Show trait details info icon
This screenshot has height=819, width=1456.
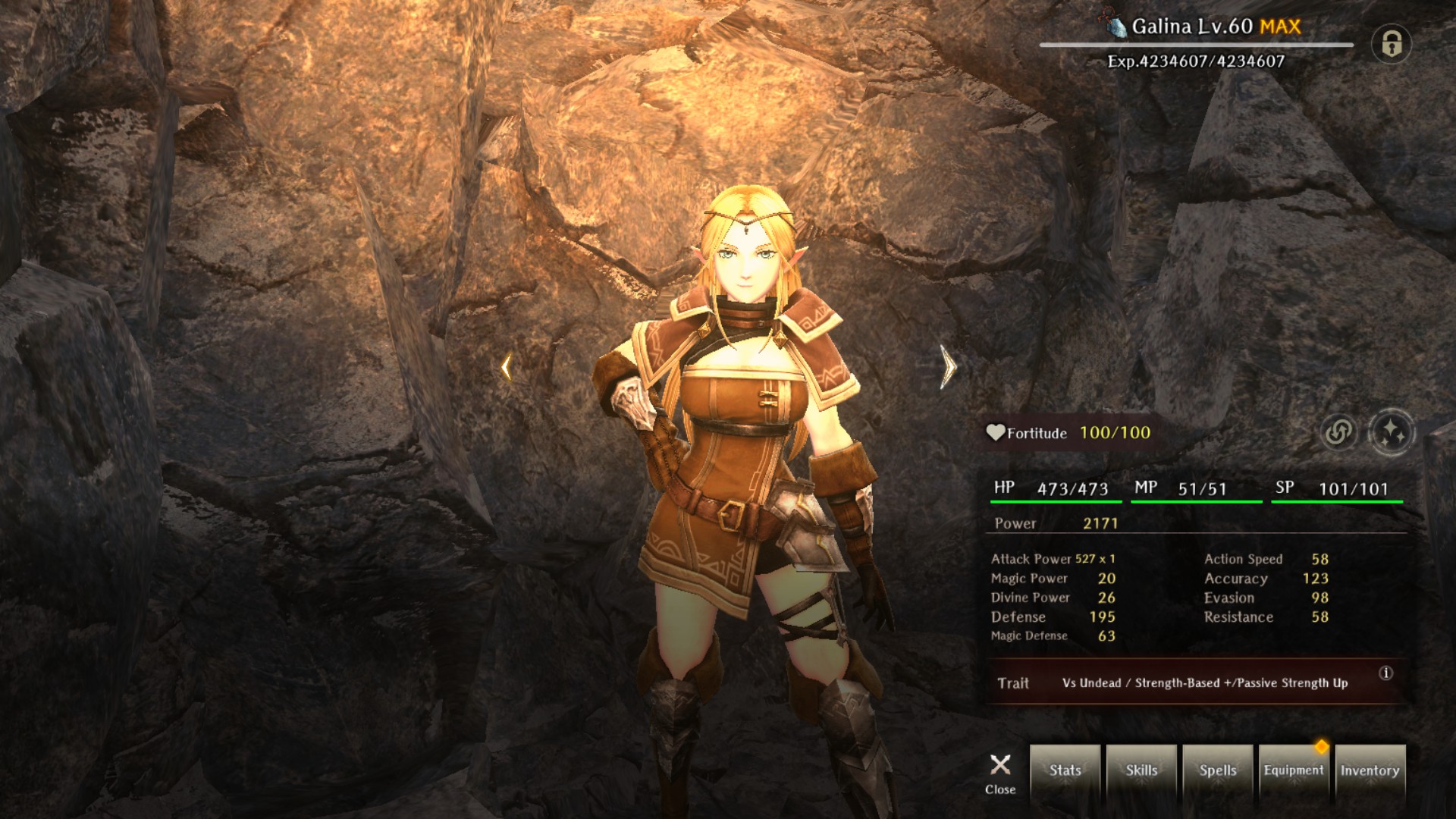click(x=1385, y=673)
